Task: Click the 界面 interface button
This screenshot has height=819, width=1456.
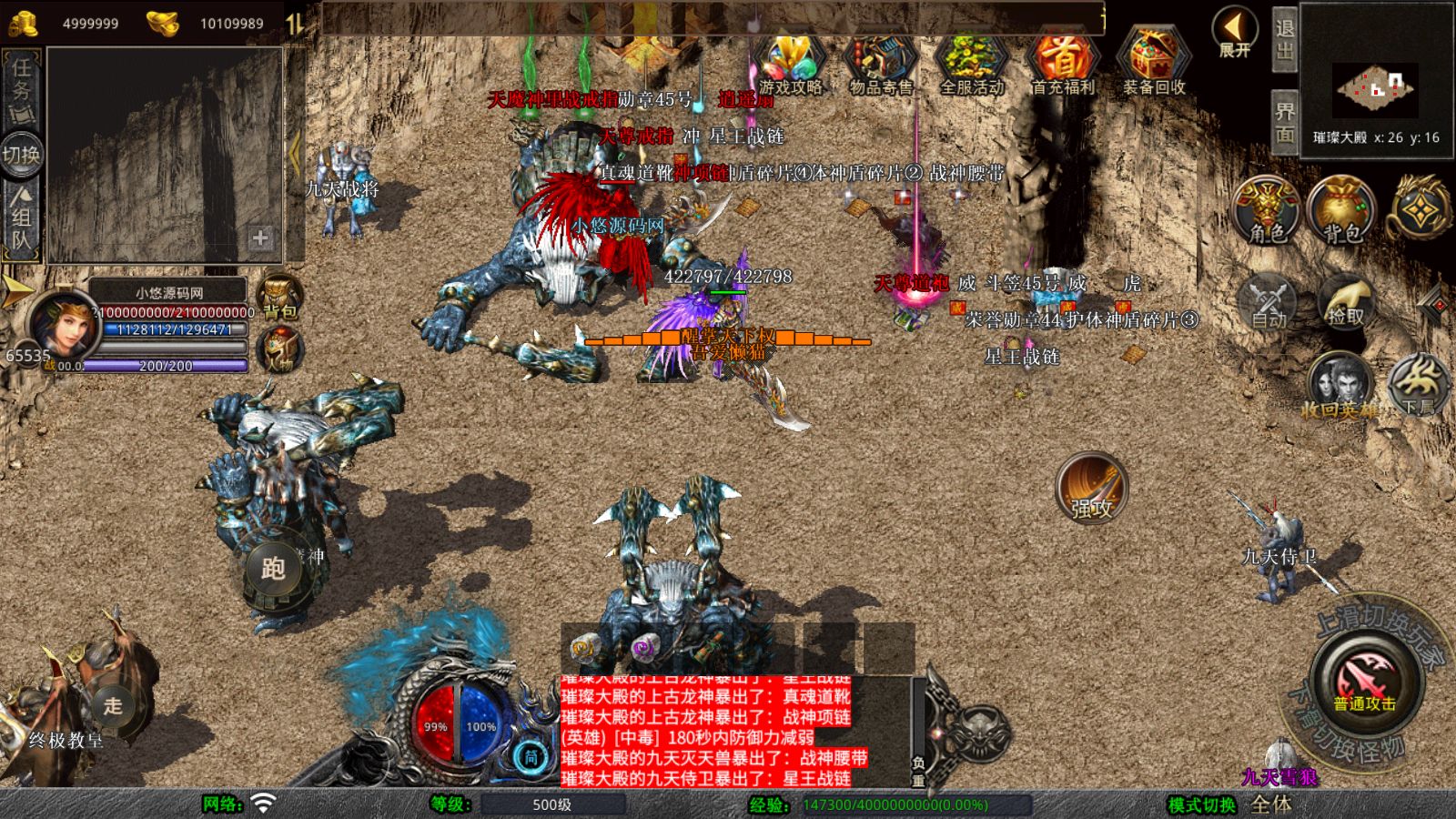Action: (x=1284, y=123)
